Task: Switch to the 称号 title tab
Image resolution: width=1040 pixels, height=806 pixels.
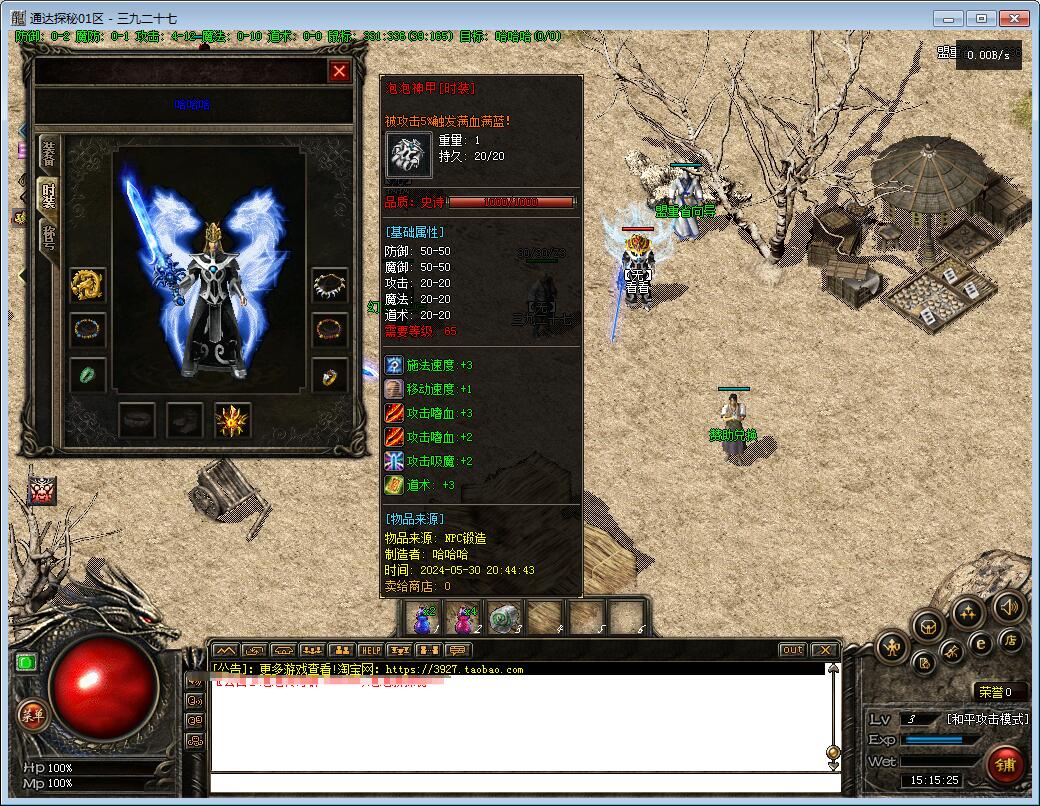Action: pos(48,240)
